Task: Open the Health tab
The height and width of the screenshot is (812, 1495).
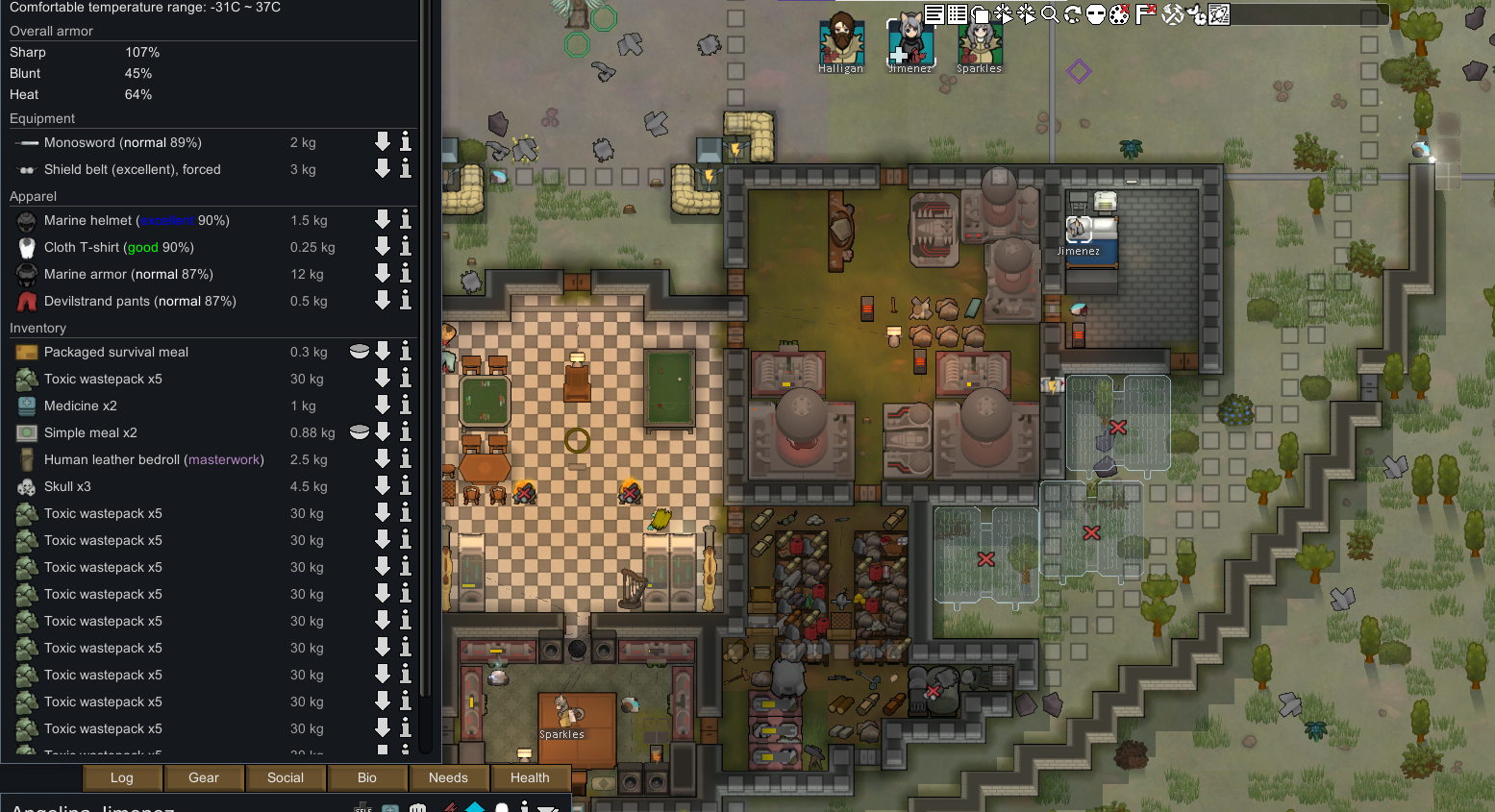Action: 530,777
